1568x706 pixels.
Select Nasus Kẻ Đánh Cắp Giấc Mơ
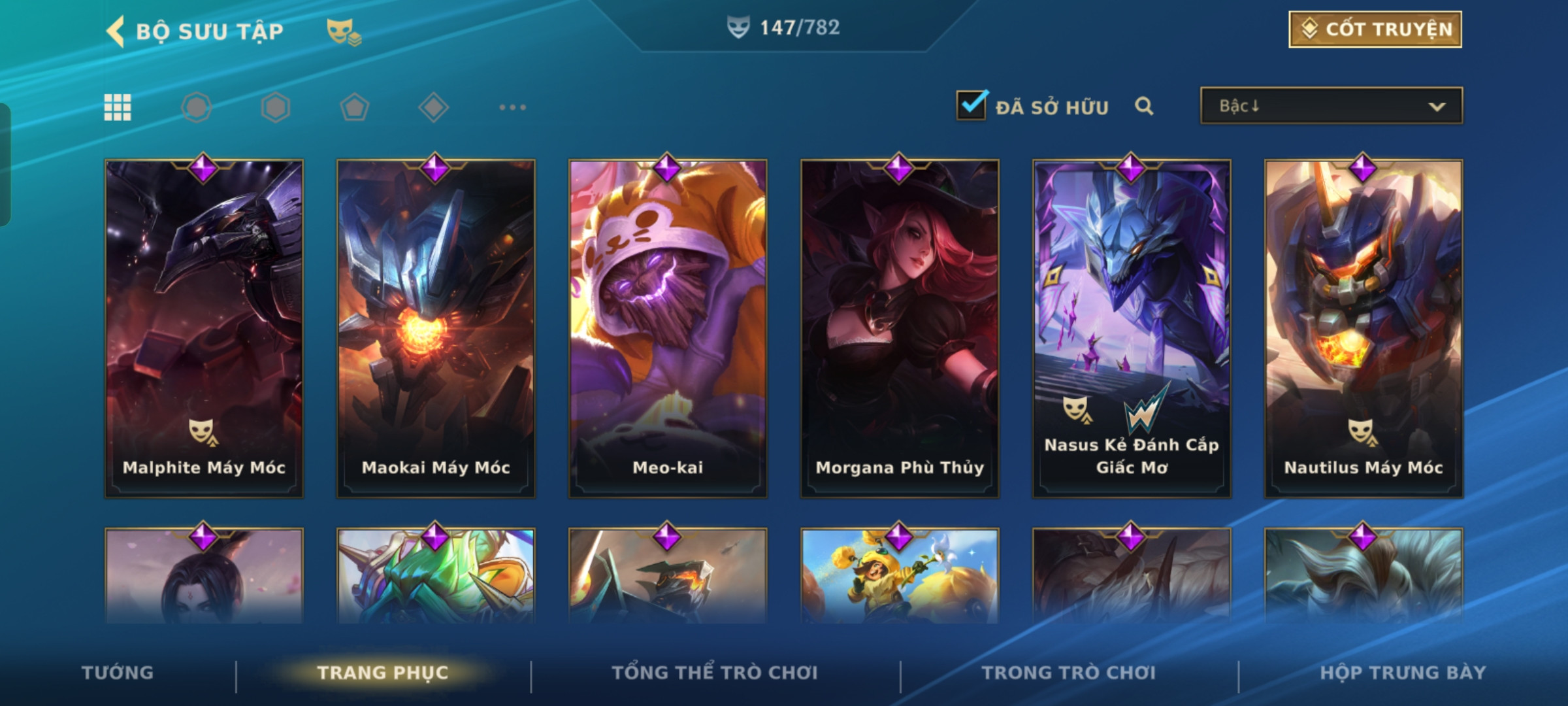(x=1132, y=328)
